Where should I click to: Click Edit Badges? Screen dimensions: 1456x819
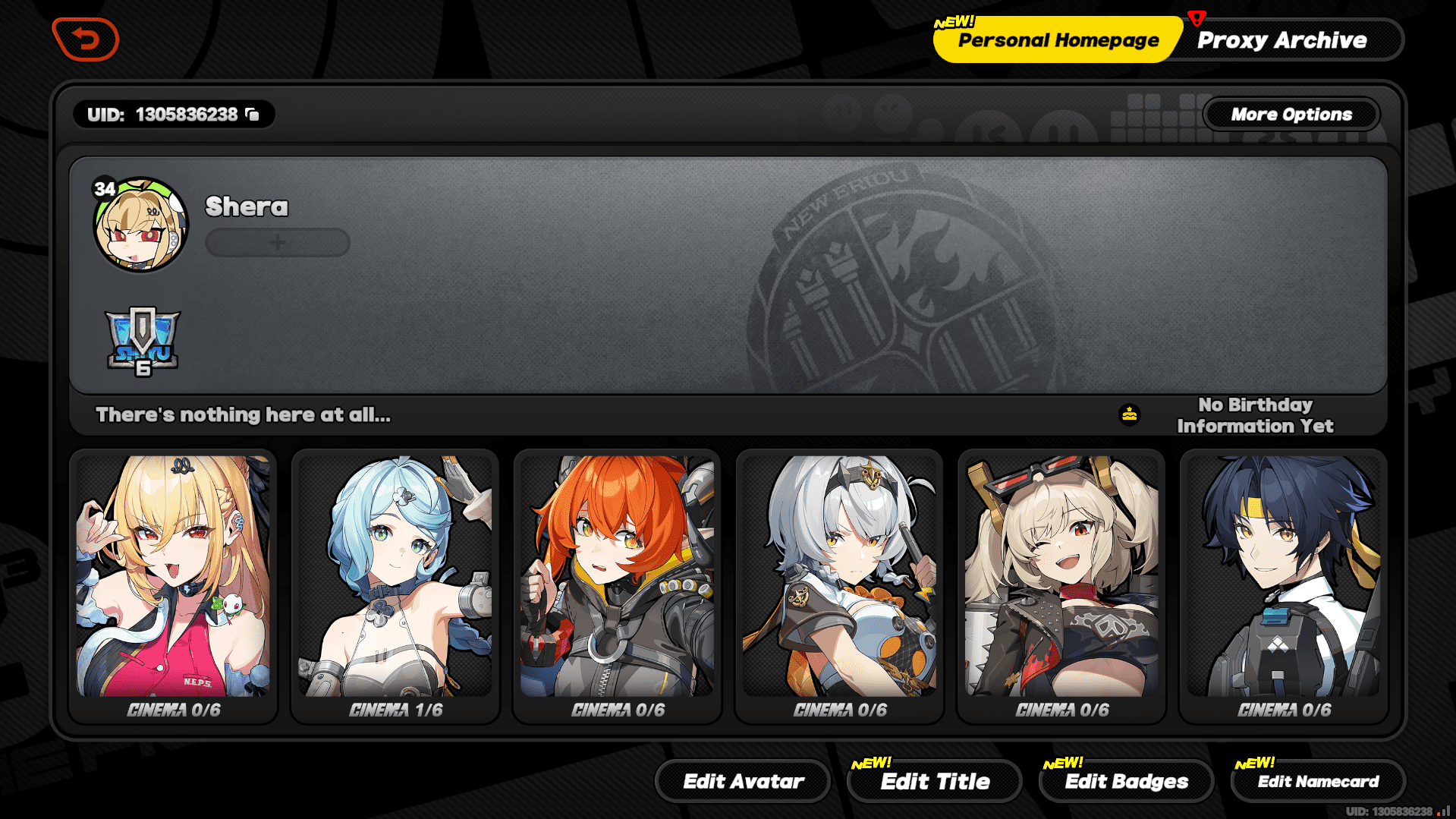click(1126, 780)
